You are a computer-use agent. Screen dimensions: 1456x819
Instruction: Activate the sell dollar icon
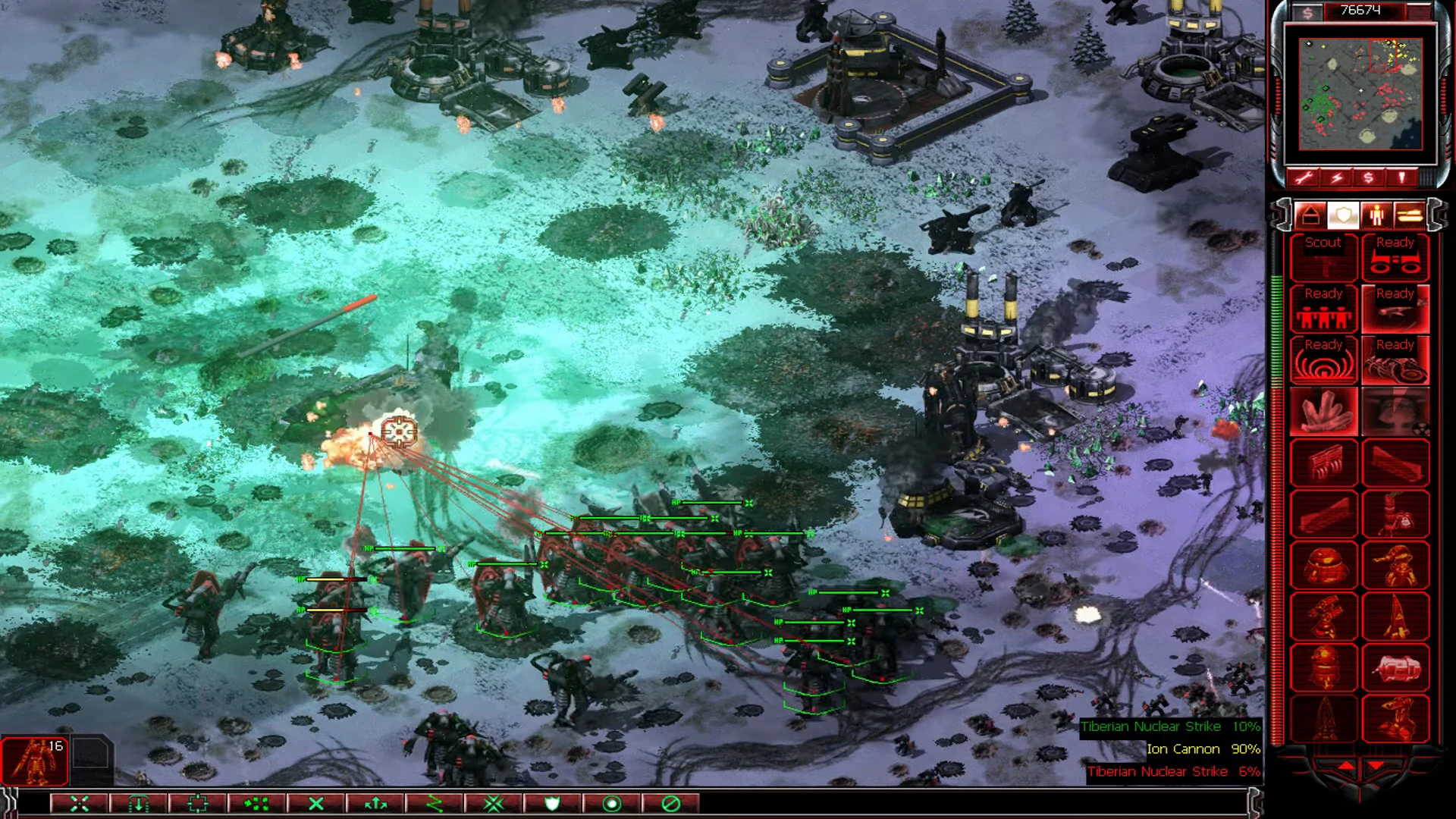point(1368,176)
